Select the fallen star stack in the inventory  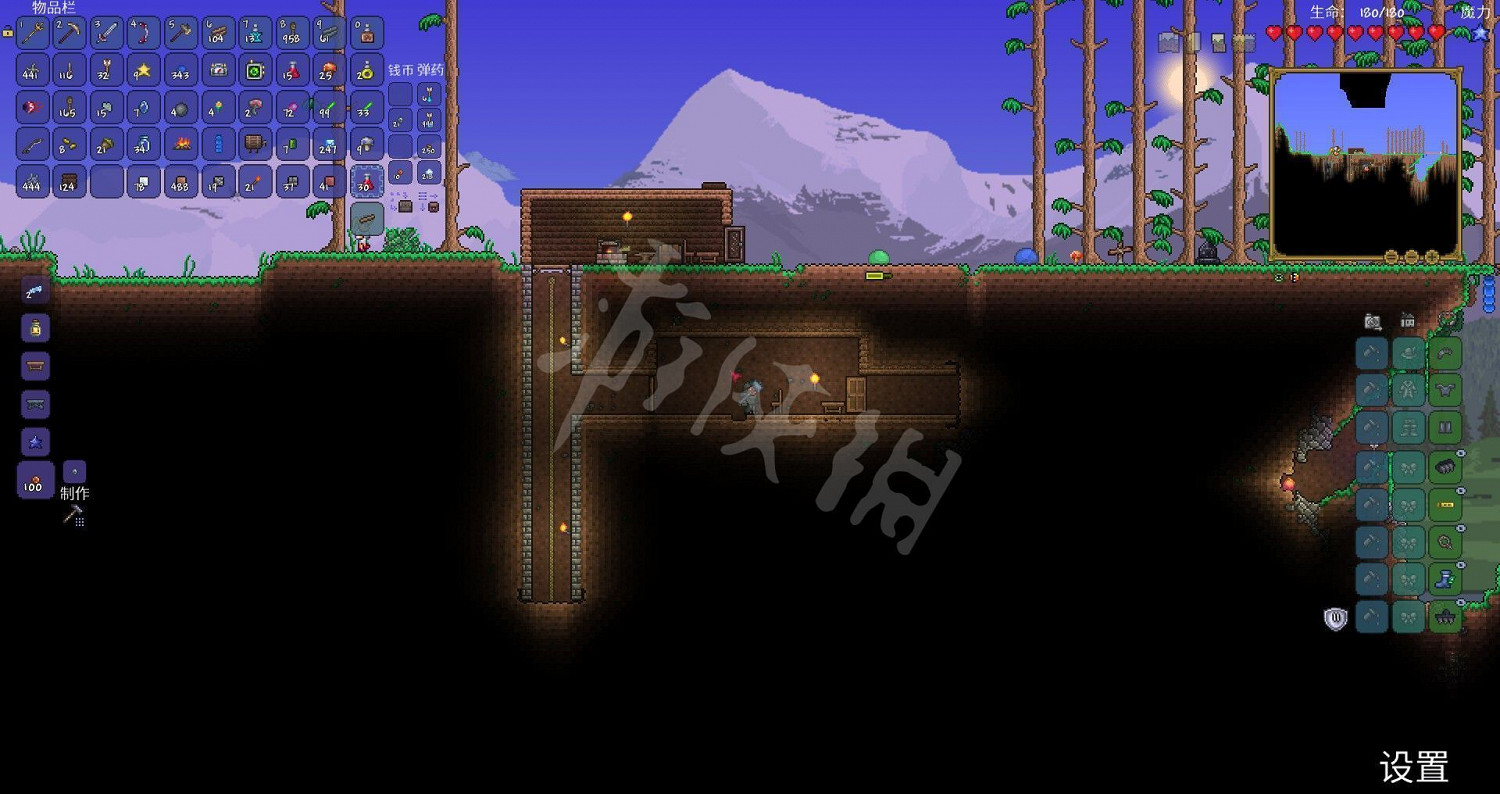pyautogui.click(x=143, y=70)
